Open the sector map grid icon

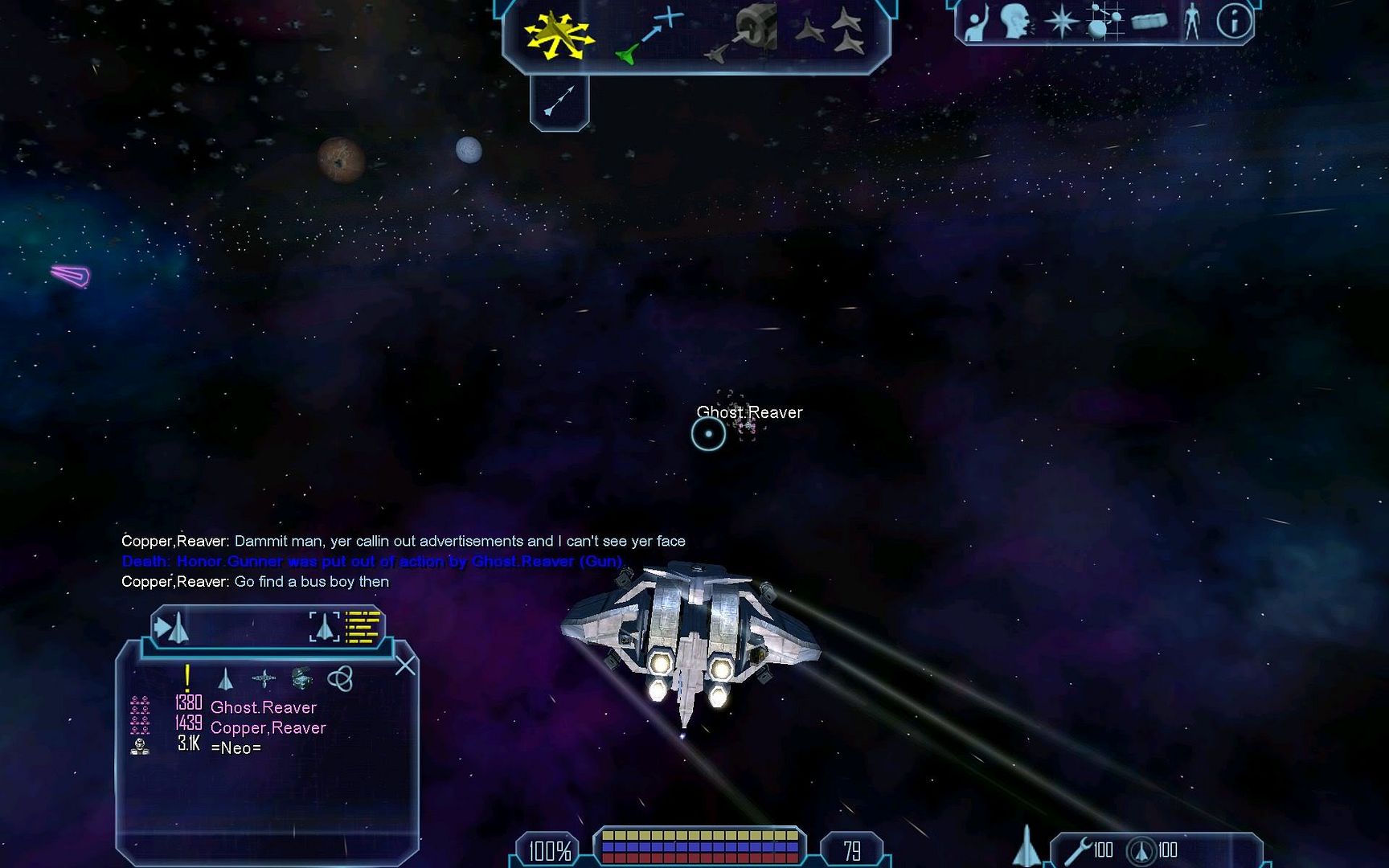click(x=1104, y=22)
